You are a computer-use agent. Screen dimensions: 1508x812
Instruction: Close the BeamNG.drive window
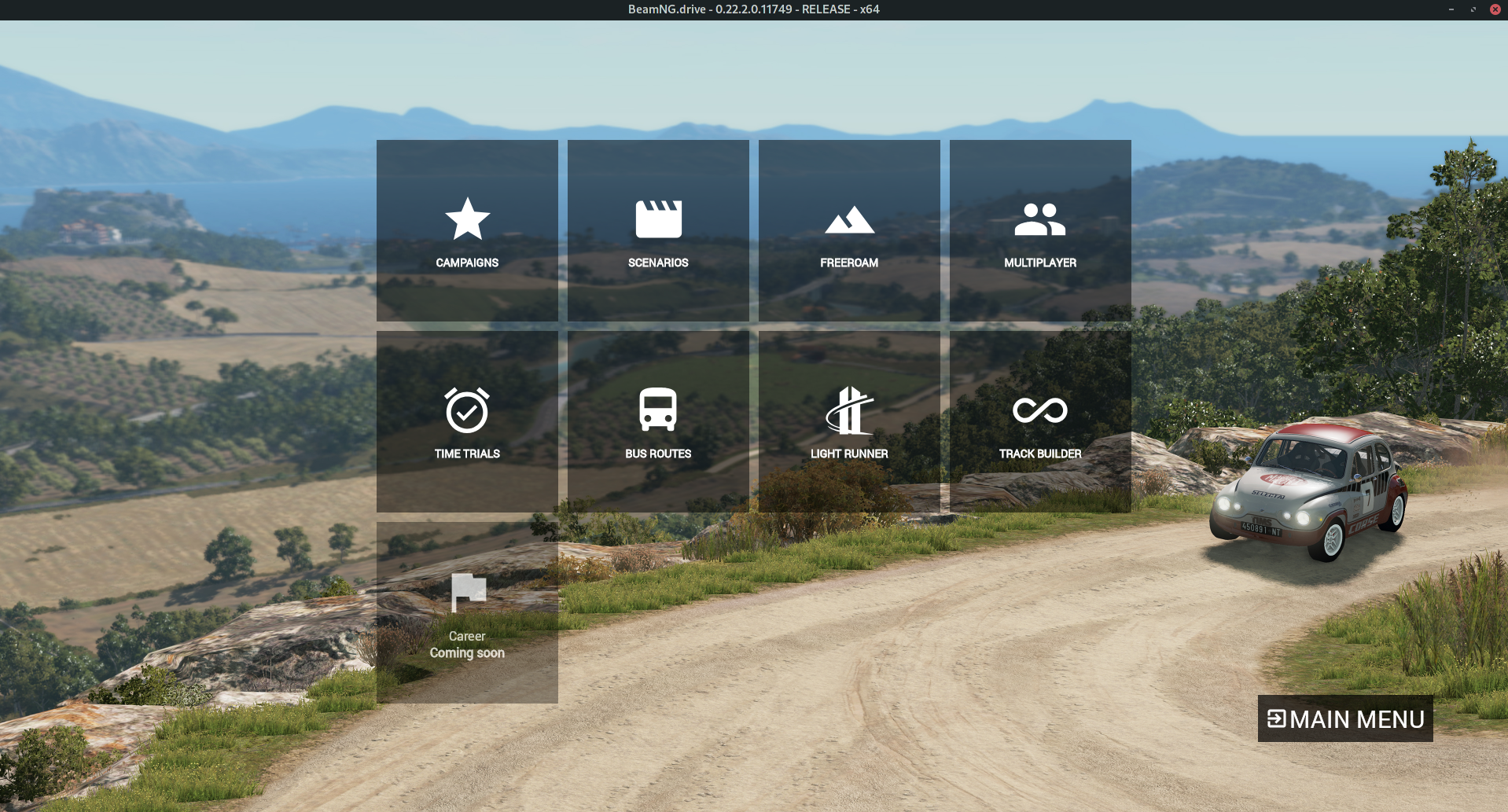pos(1495,9)
